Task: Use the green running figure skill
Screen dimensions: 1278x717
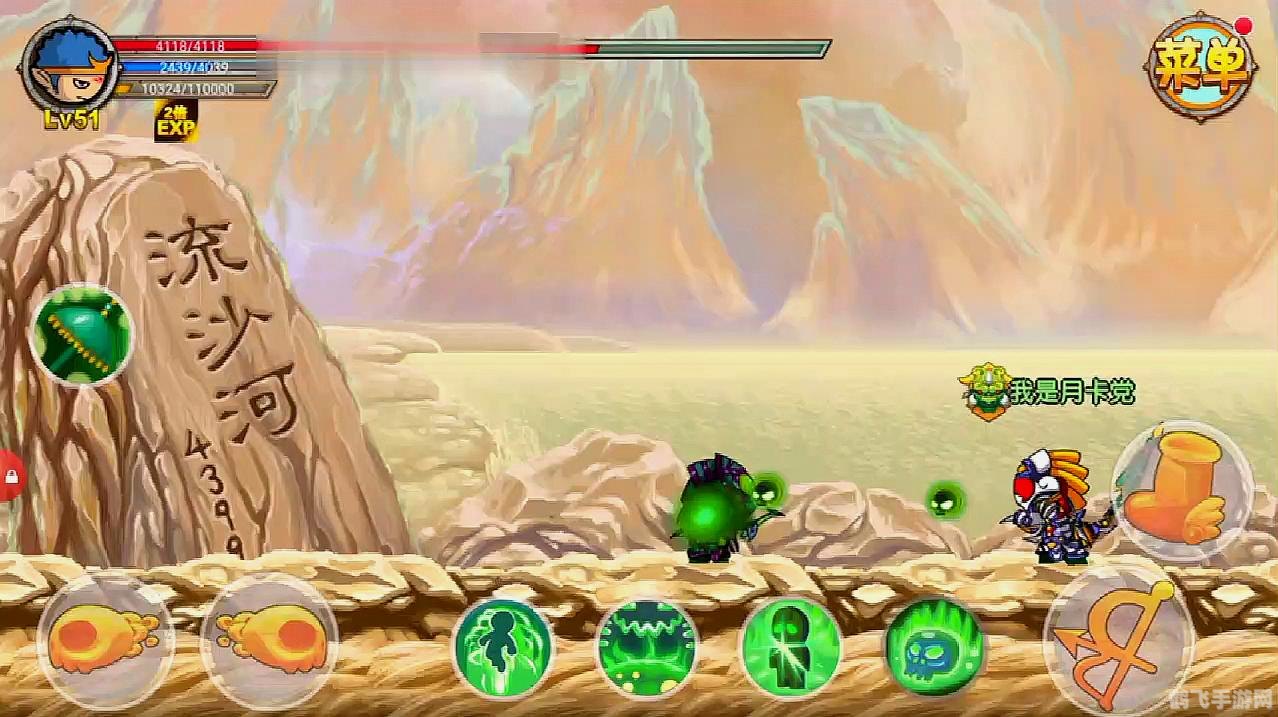Action: coord(503,647)
